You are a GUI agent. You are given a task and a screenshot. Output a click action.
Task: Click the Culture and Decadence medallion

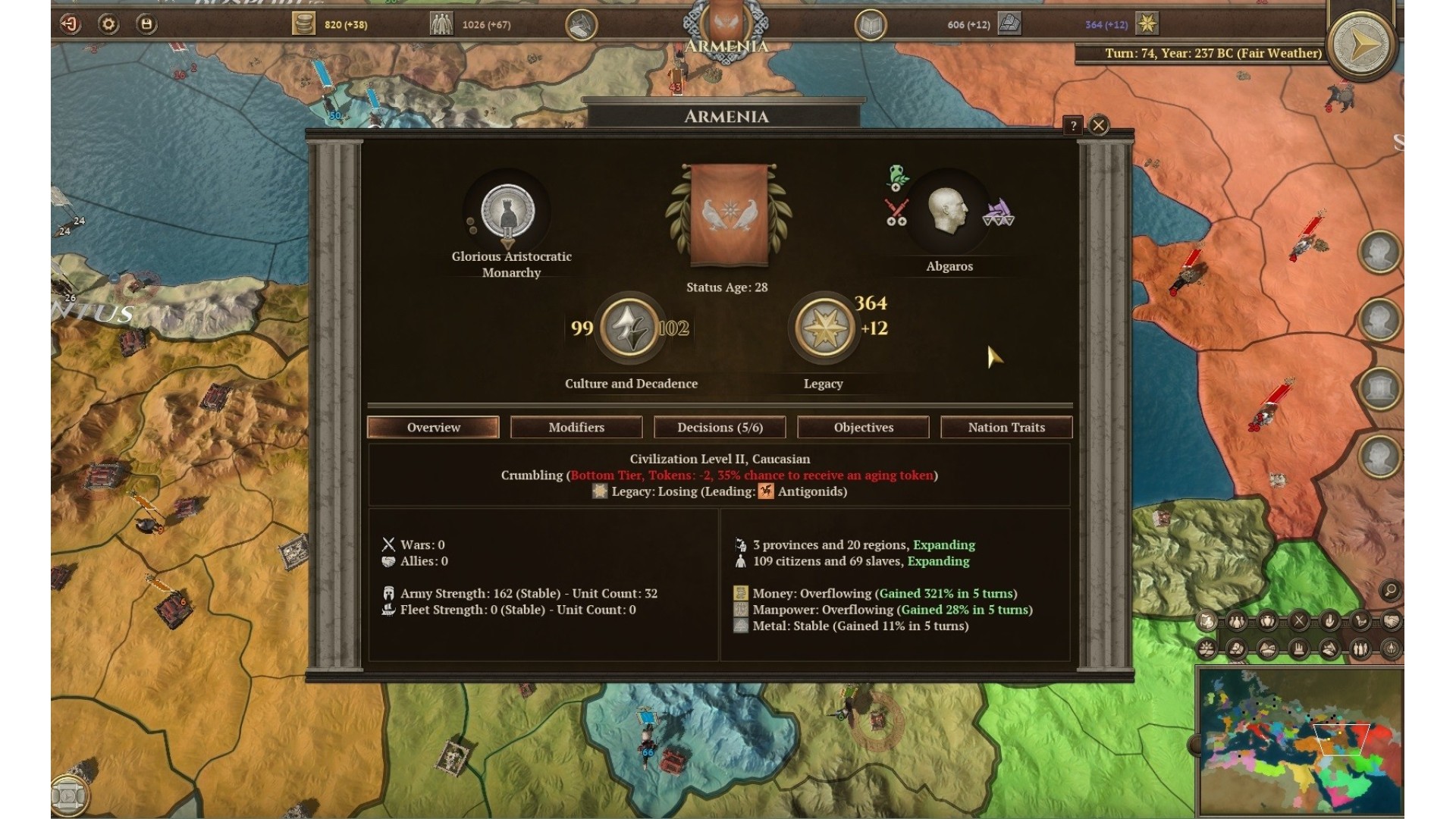(629, 328)
